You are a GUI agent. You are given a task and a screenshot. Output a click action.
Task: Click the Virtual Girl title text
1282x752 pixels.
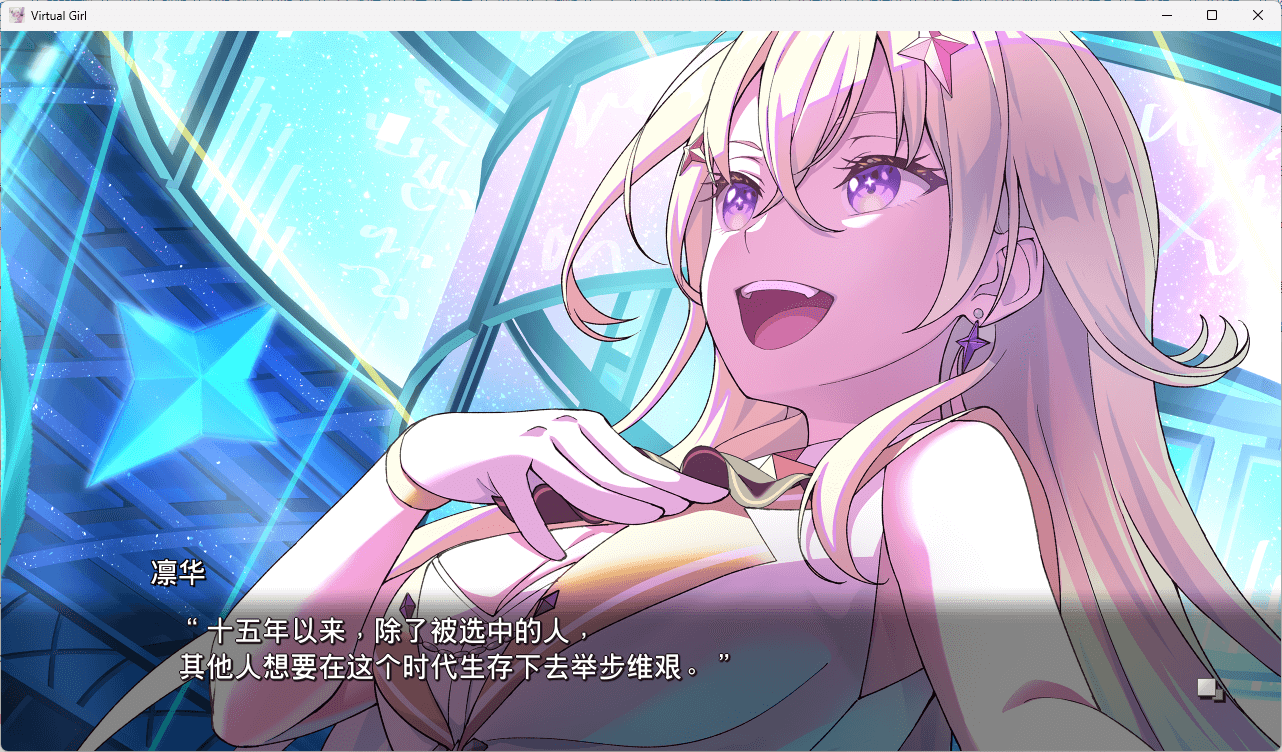coord(58,14)
